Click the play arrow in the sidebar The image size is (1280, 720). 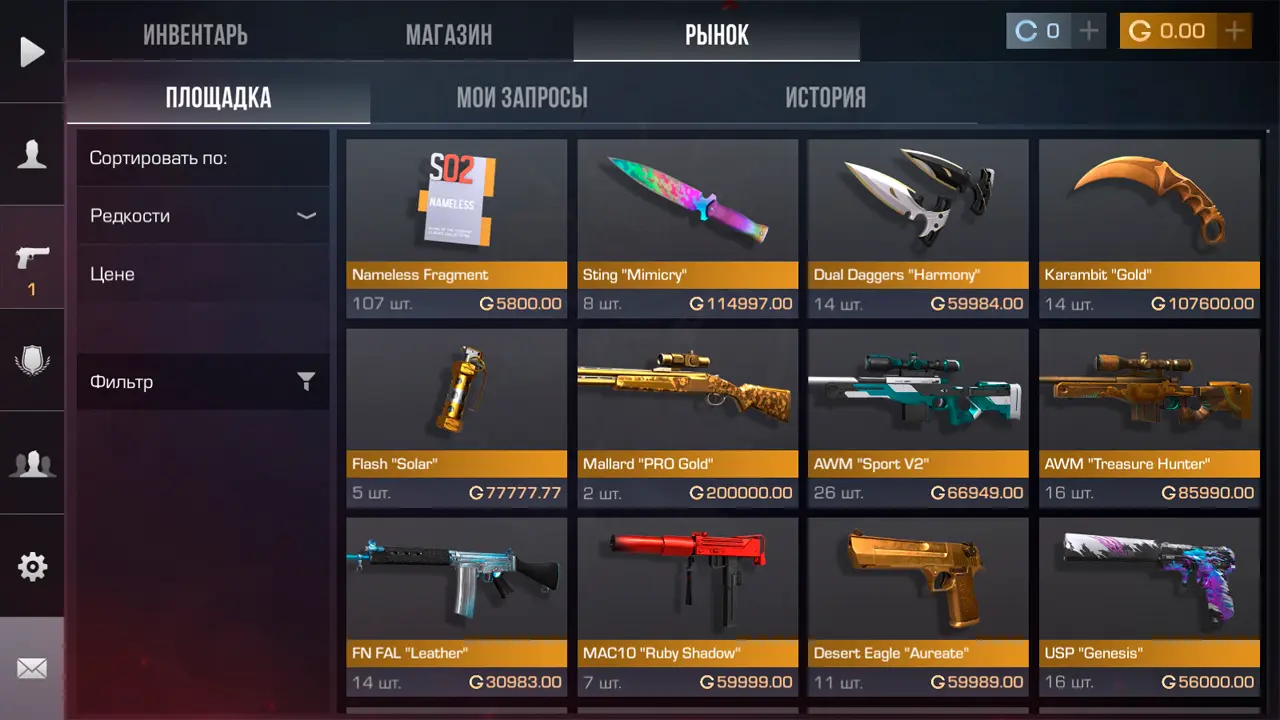pyautogui.click(x=32, y=52)
